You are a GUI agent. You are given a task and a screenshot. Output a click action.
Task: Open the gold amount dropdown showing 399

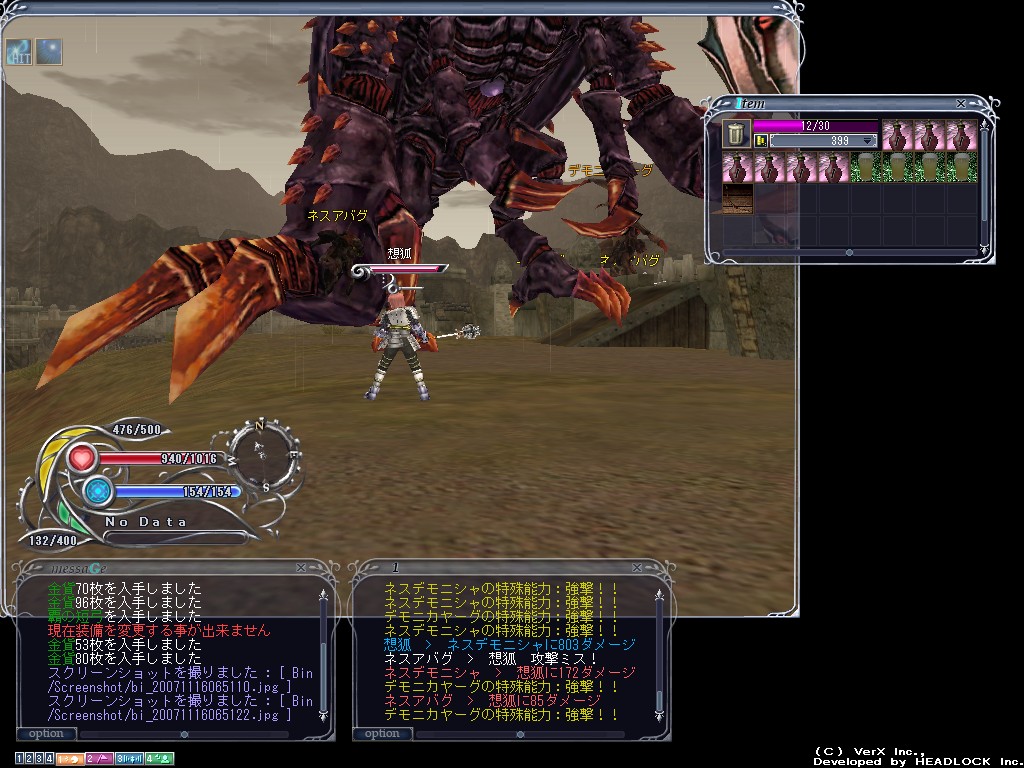click(867, 141)
